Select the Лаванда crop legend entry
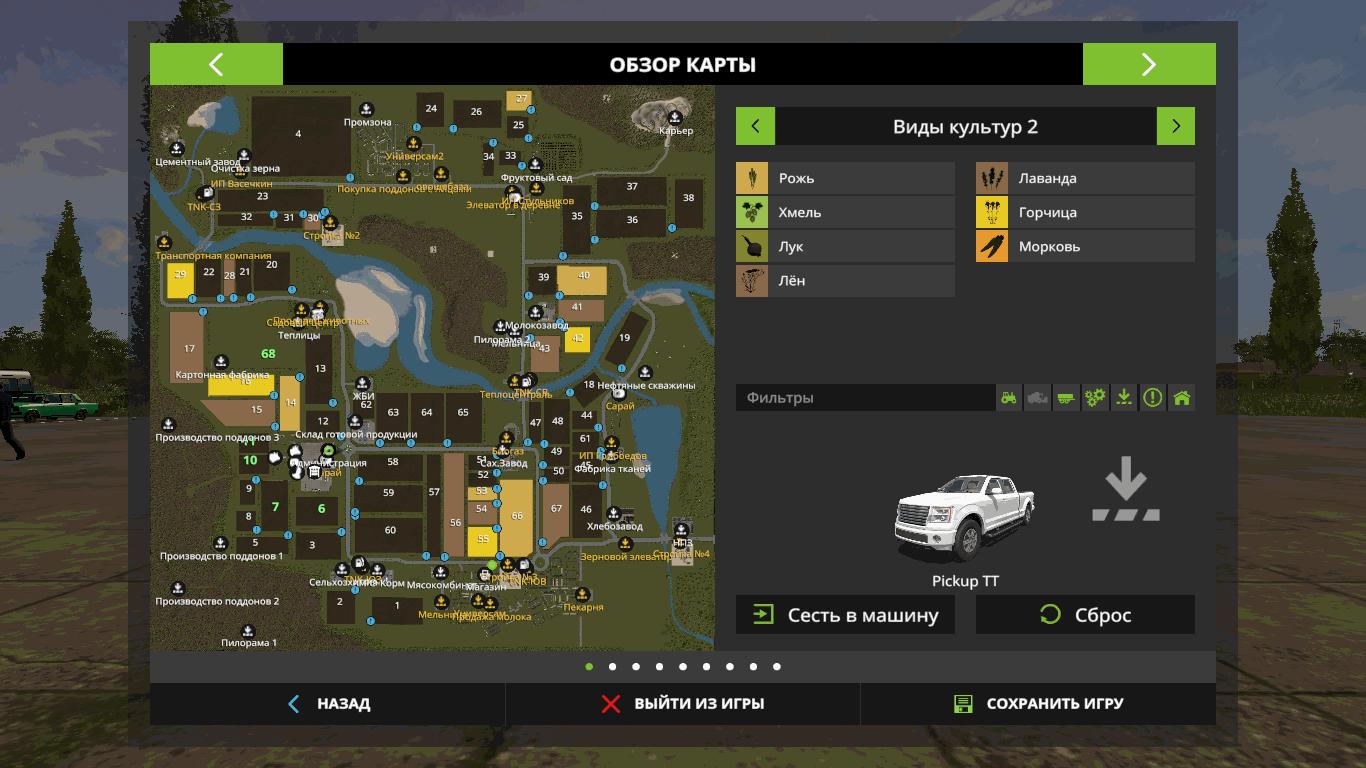Screen dimensions: 1366x768 [x=1085, y=178]
